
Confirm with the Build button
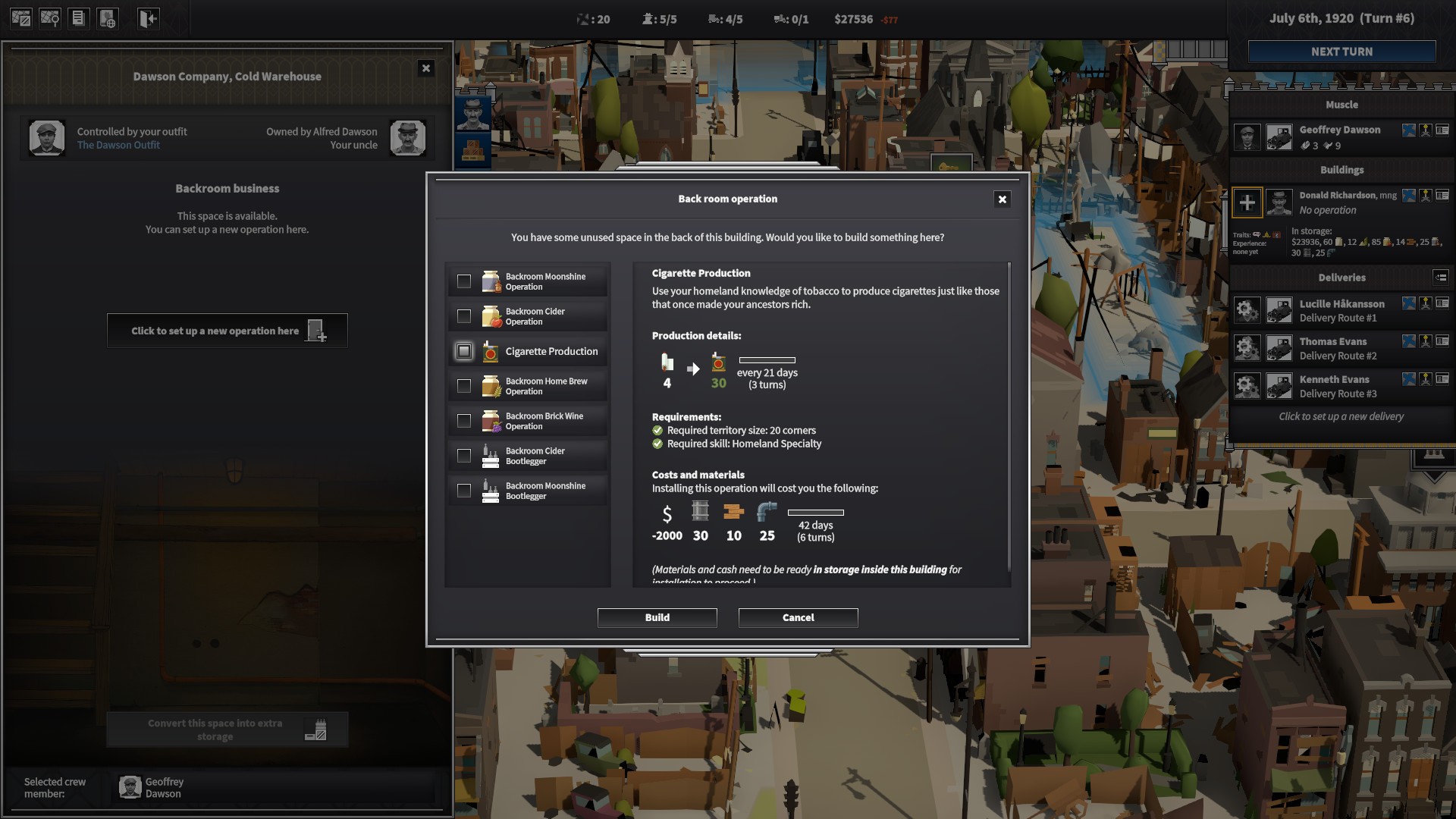tap(657, 617)
